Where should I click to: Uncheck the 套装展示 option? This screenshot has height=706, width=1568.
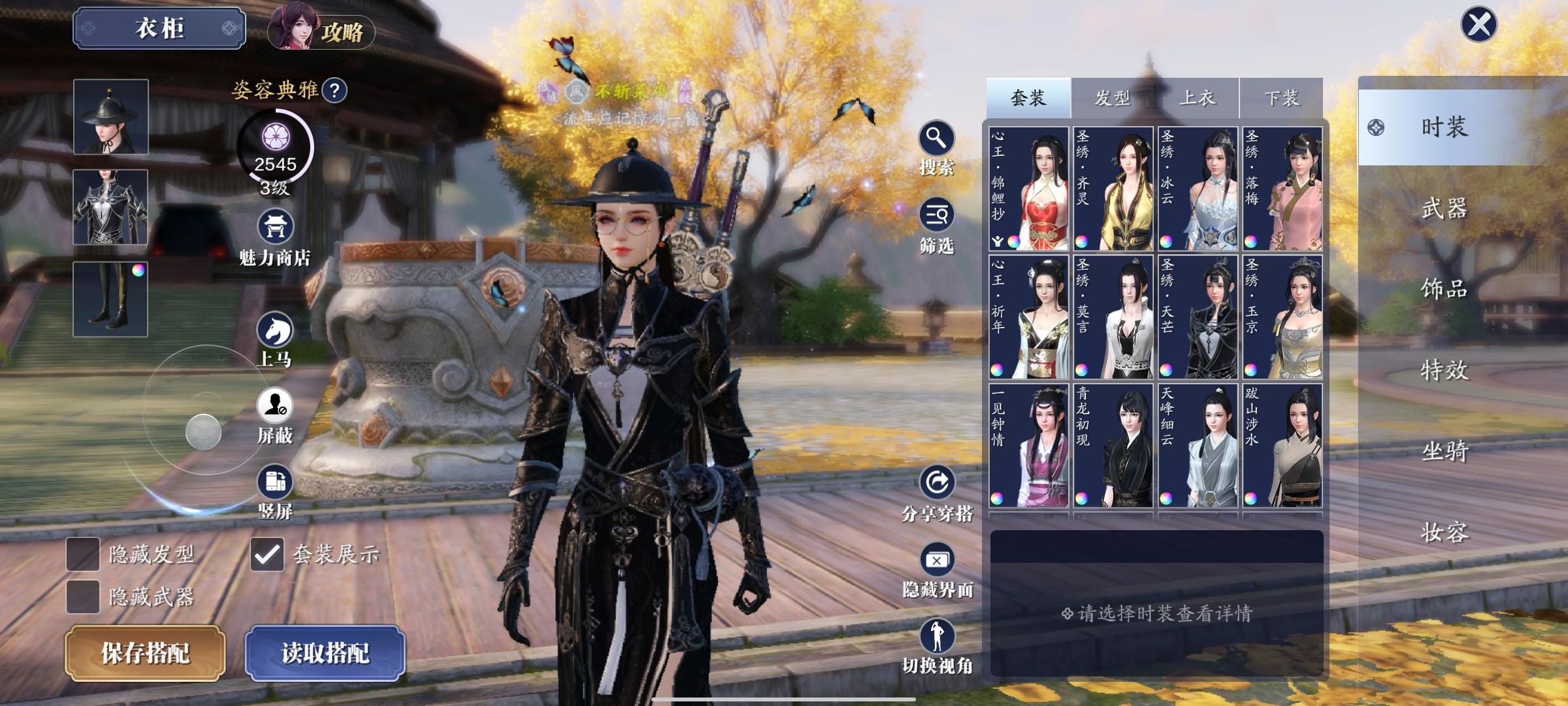pyautogui.click(x=267, y=554)
